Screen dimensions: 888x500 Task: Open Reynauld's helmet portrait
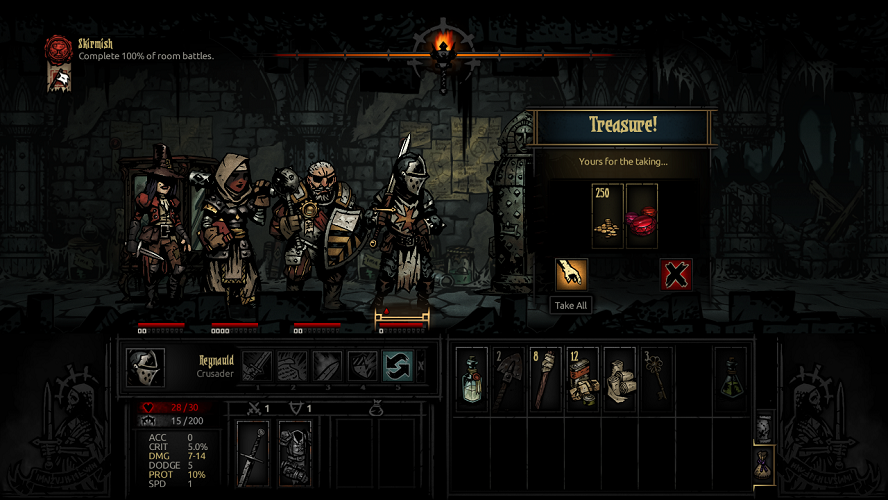(x=146, y=367)
